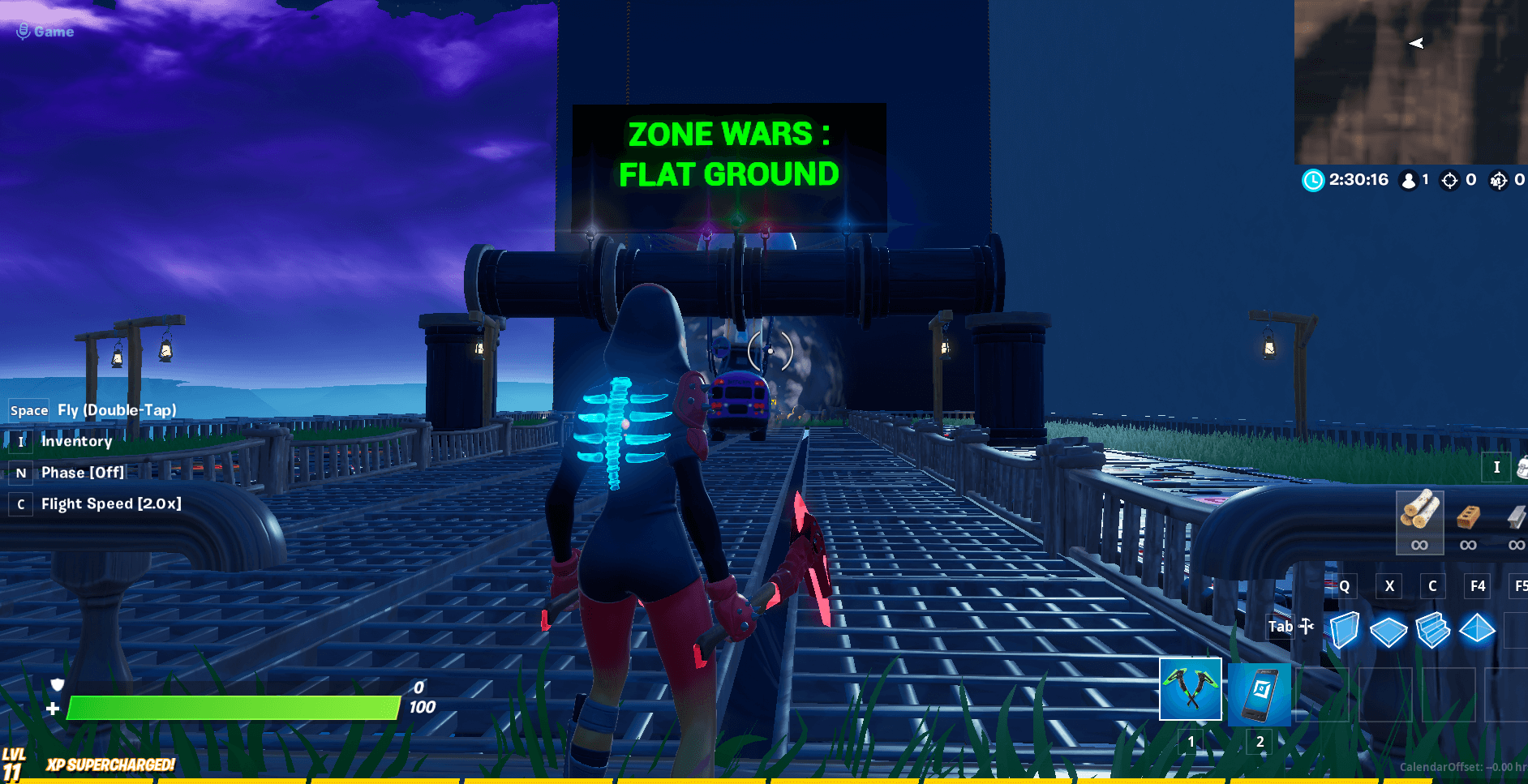Open the Inventory via its label
1528x784 pixels.
click(x=77, y=441)
